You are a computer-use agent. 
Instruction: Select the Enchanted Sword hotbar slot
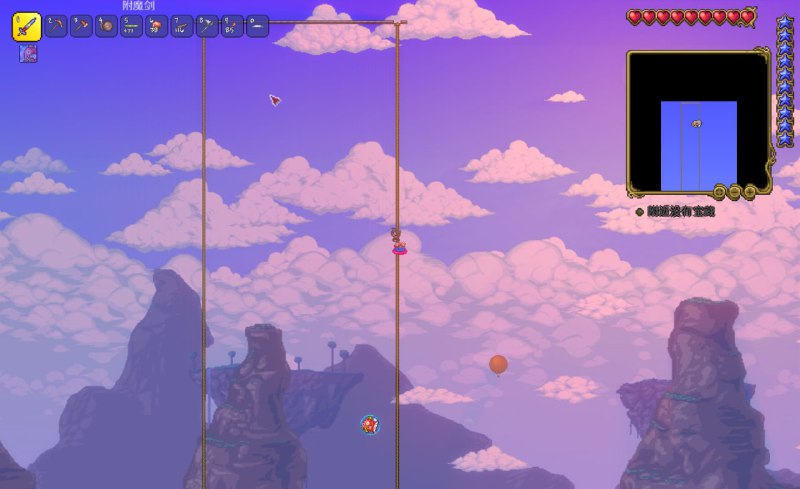(x=26, y=27)
